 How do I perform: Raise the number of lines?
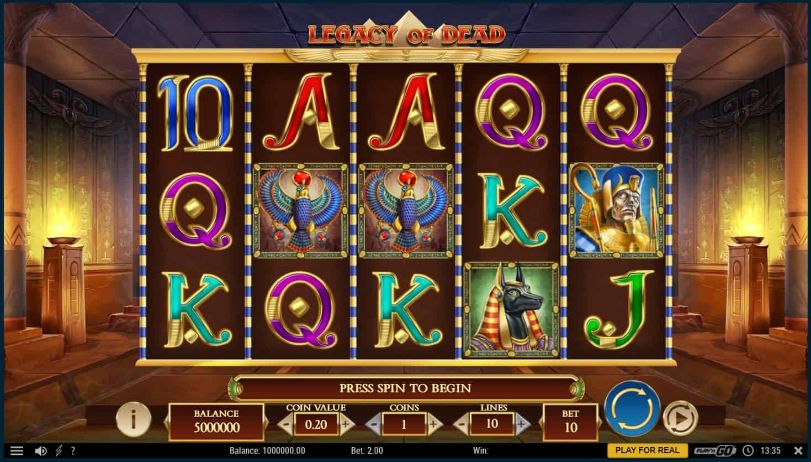[523, 423]
